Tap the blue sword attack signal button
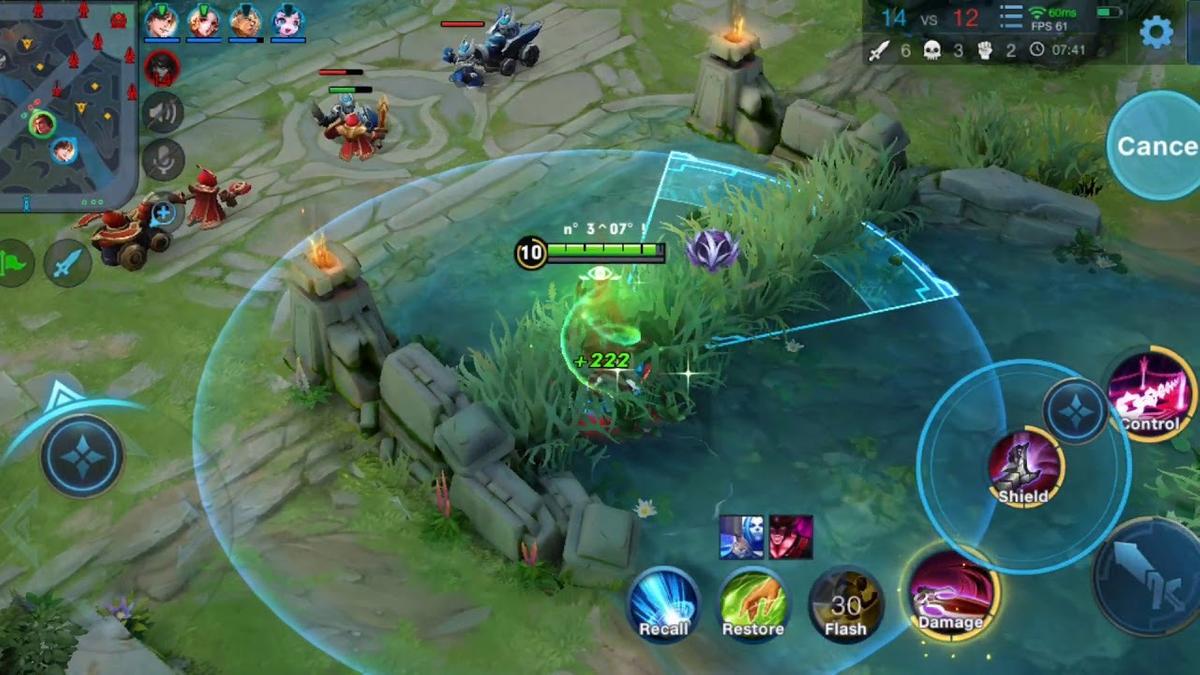 pos(68,263)
